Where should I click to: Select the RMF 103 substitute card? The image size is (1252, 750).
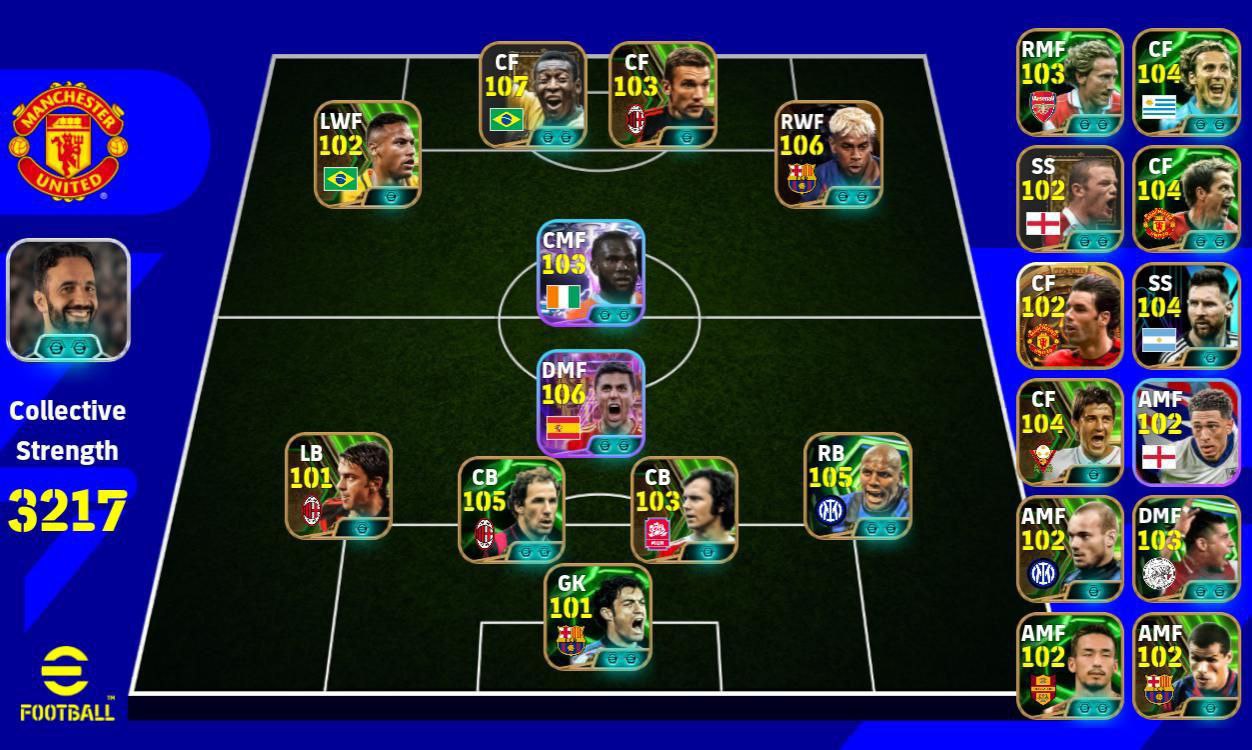[x=1070, y=82]
